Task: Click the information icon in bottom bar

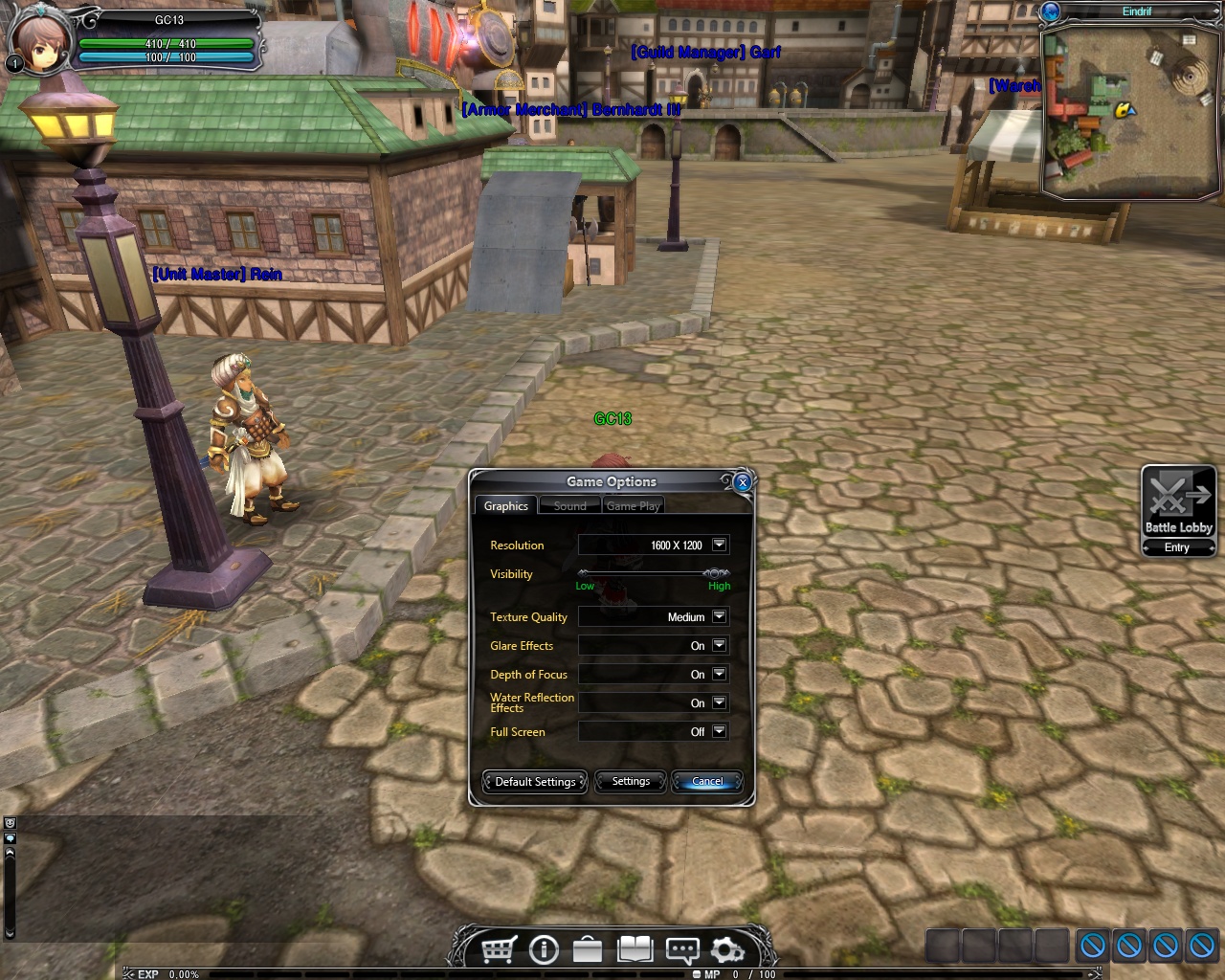Action: coord(544,949)
